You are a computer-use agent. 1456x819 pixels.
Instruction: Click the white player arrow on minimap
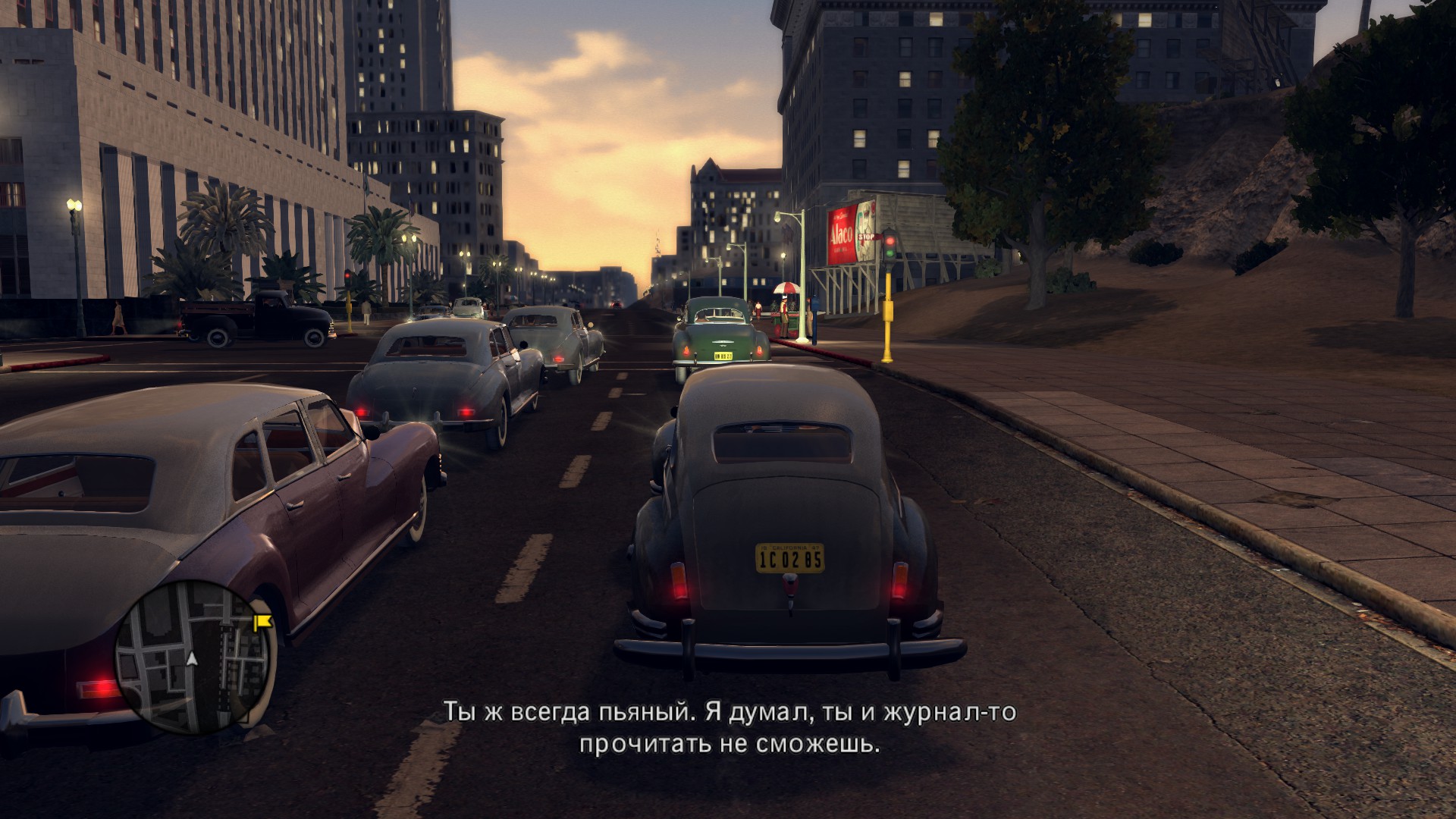(x=193, y=659)
